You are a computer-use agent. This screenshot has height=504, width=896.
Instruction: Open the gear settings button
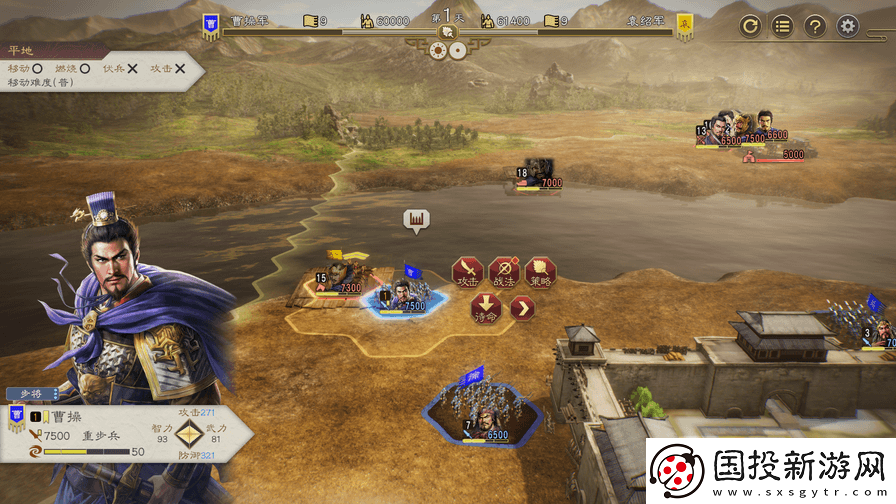point(848,26)
